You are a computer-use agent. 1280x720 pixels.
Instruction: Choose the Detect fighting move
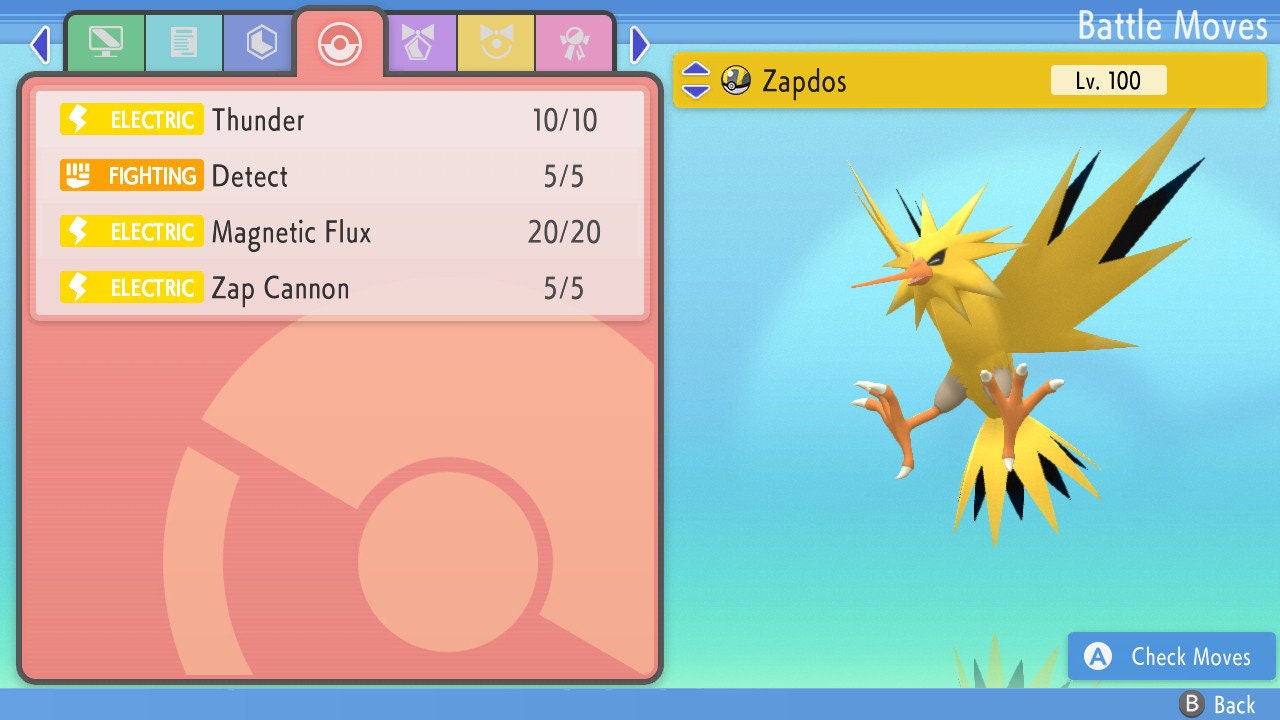point(340,176)
